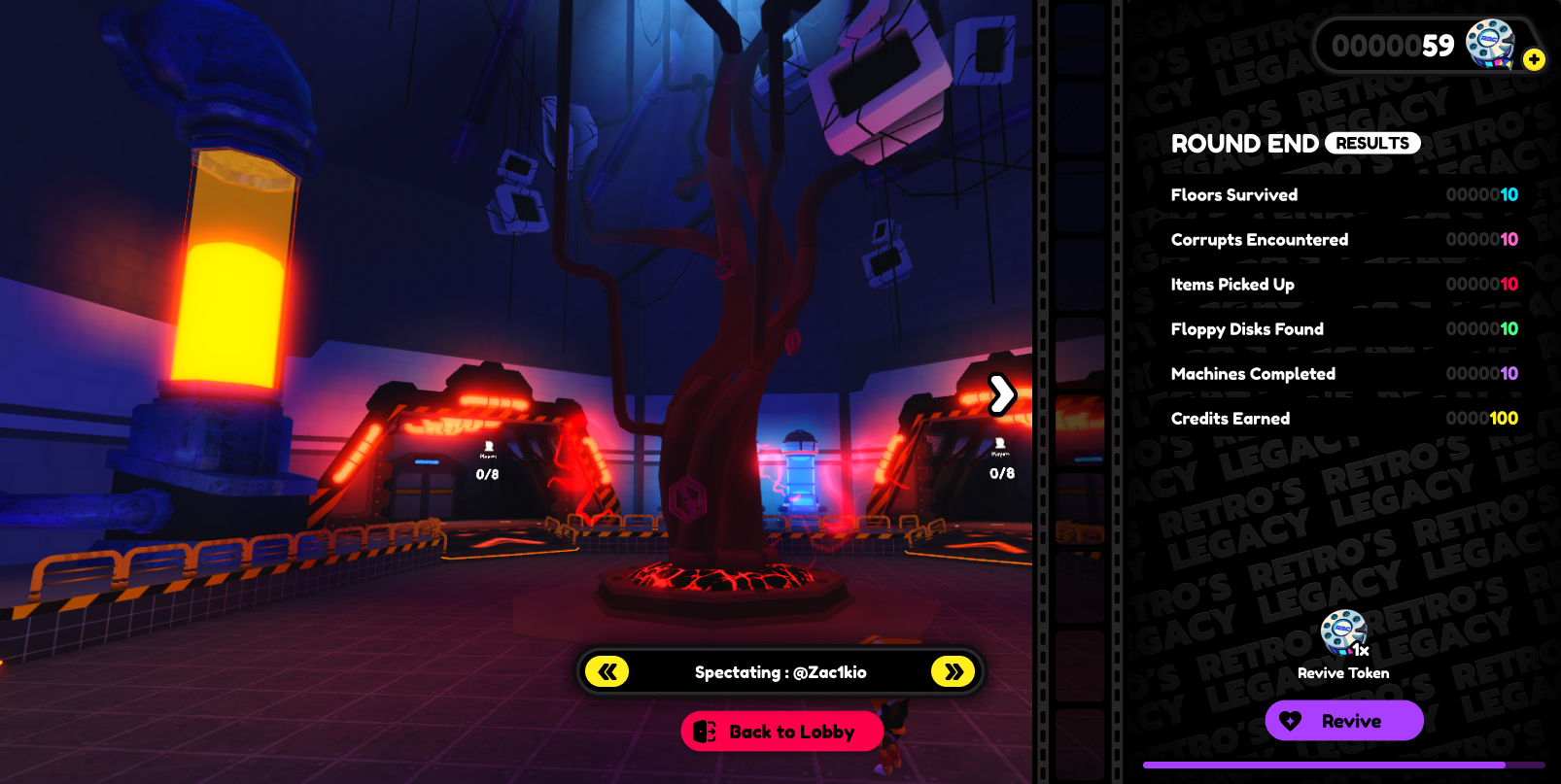Add more credits with the yellow plus
This screenshot has height=784, width=1561.
1534,59
